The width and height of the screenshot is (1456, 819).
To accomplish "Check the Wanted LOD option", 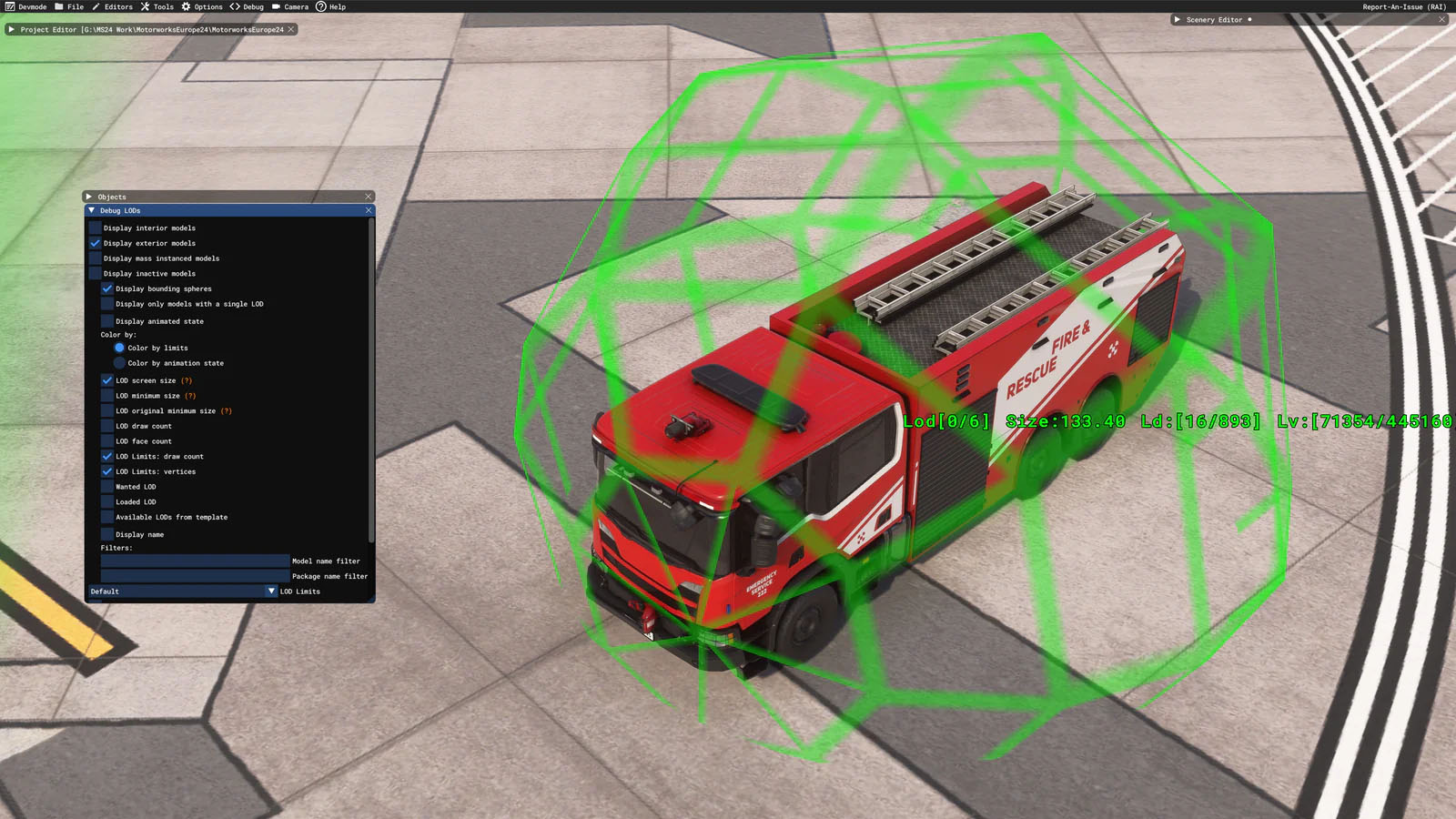I will tap(107, 487).
